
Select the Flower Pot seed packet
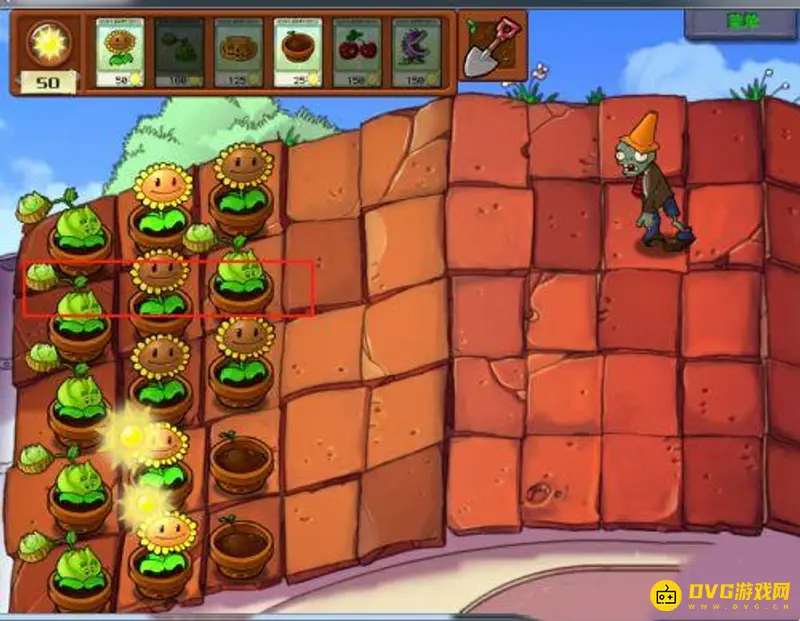point(298,52)
